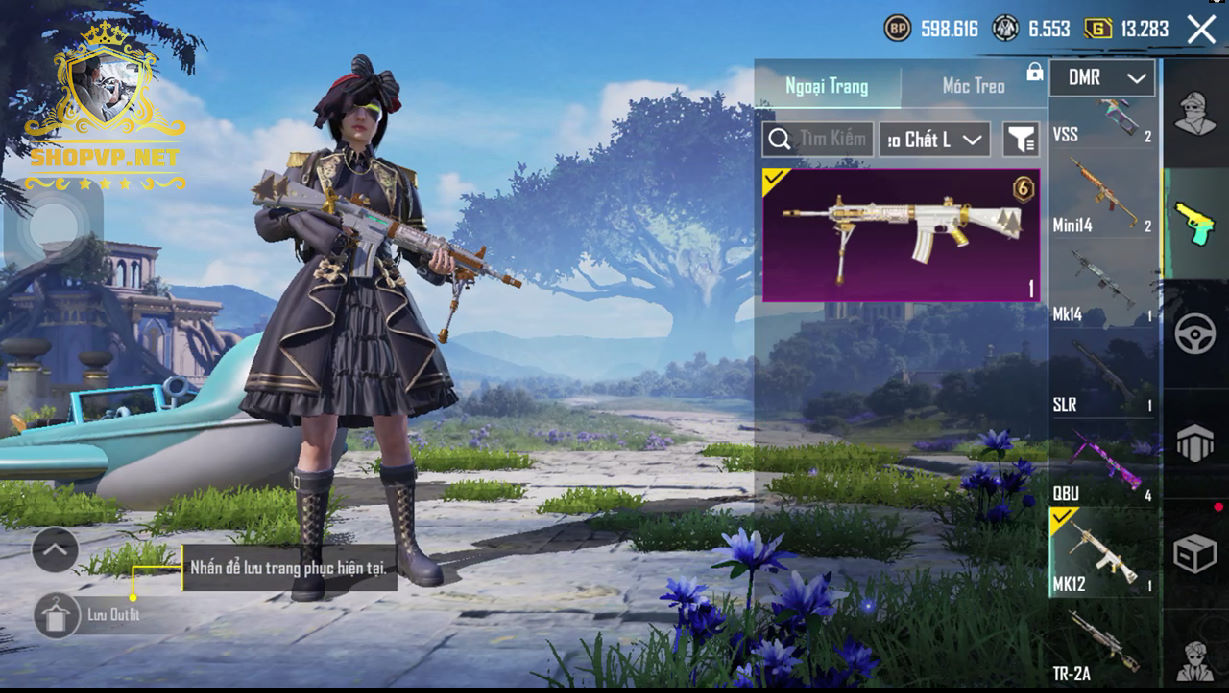Select the MK12 weapon entry

(1103, 553)
